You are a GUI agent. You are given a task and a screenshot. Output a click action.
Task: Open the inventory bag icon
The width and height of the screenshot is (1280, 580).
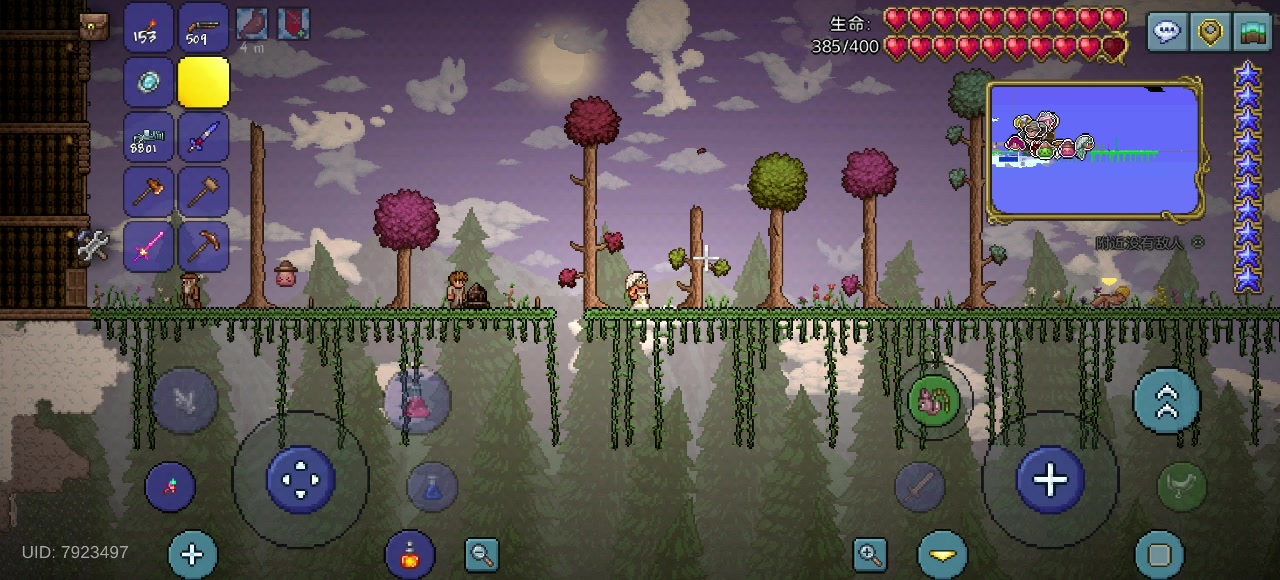click(x=94, y=27)
